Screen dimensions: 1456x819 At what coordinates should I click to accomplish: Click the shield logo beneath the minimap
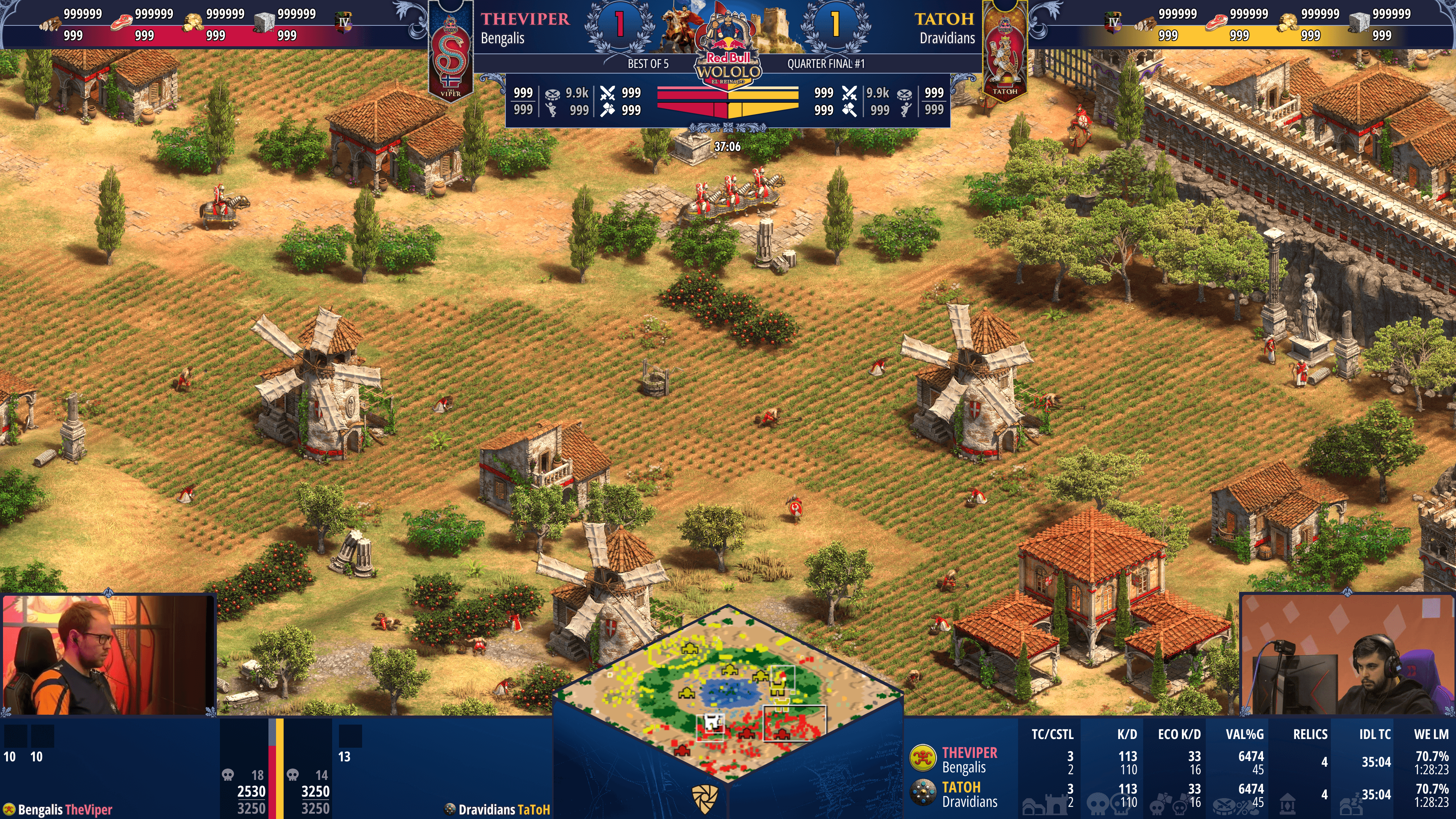705,798
